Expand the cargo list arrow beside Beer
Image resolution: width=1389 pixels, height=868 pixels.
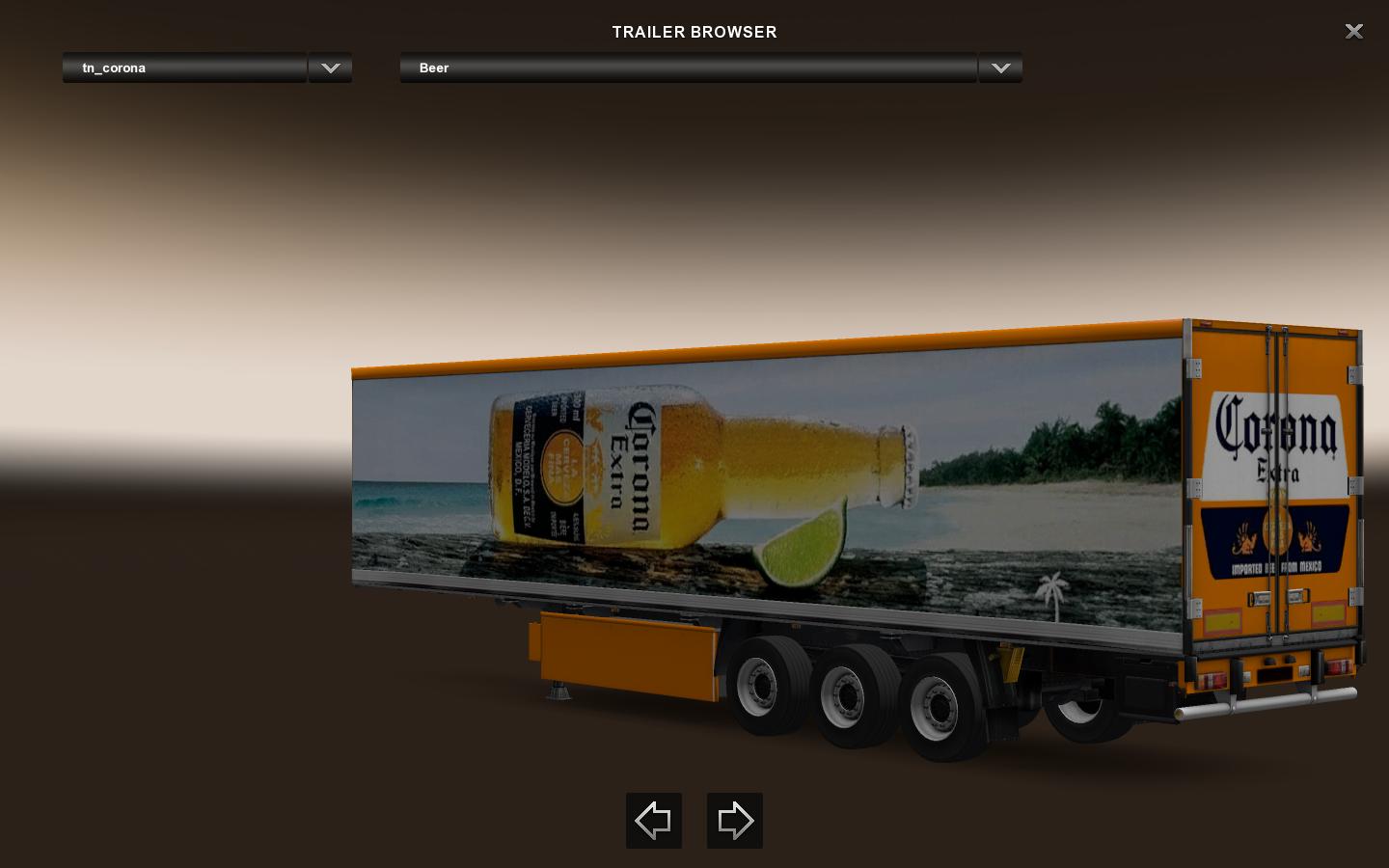pos(1000,68)
